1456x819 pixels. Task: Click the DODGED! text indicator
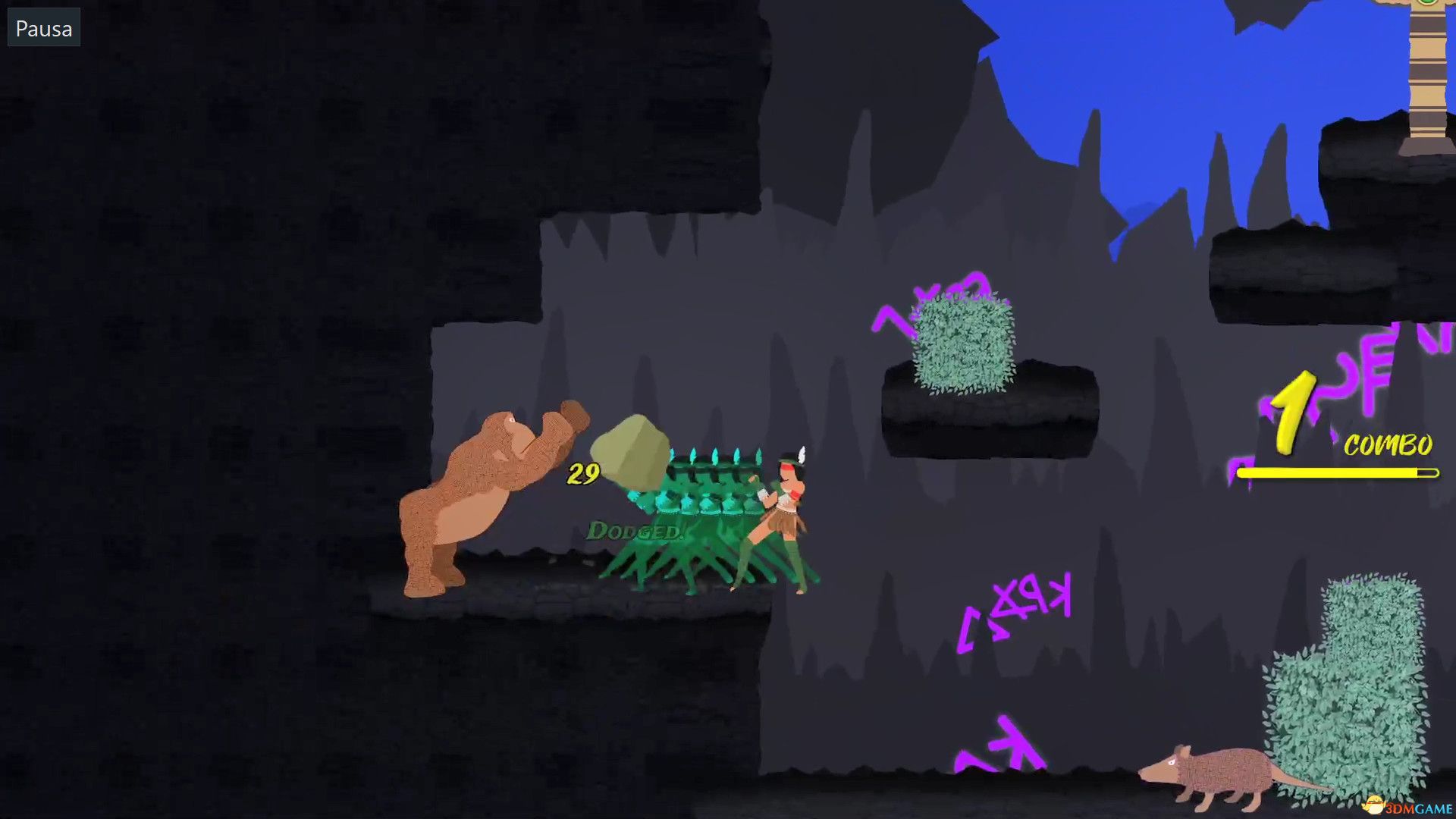click(x=637, y=532)
